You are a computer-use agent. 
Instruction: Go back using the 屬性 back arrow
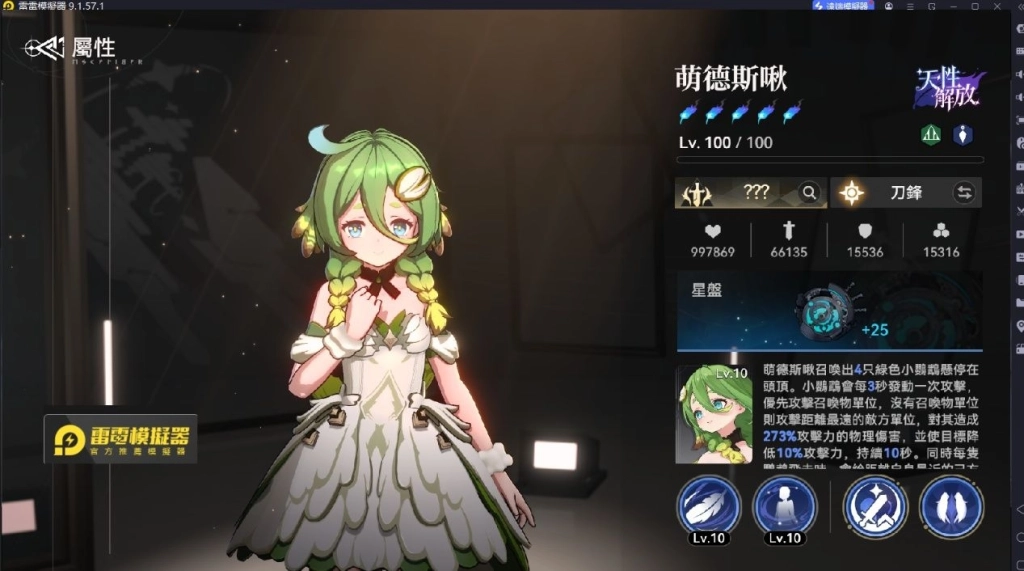click(45, 47)
